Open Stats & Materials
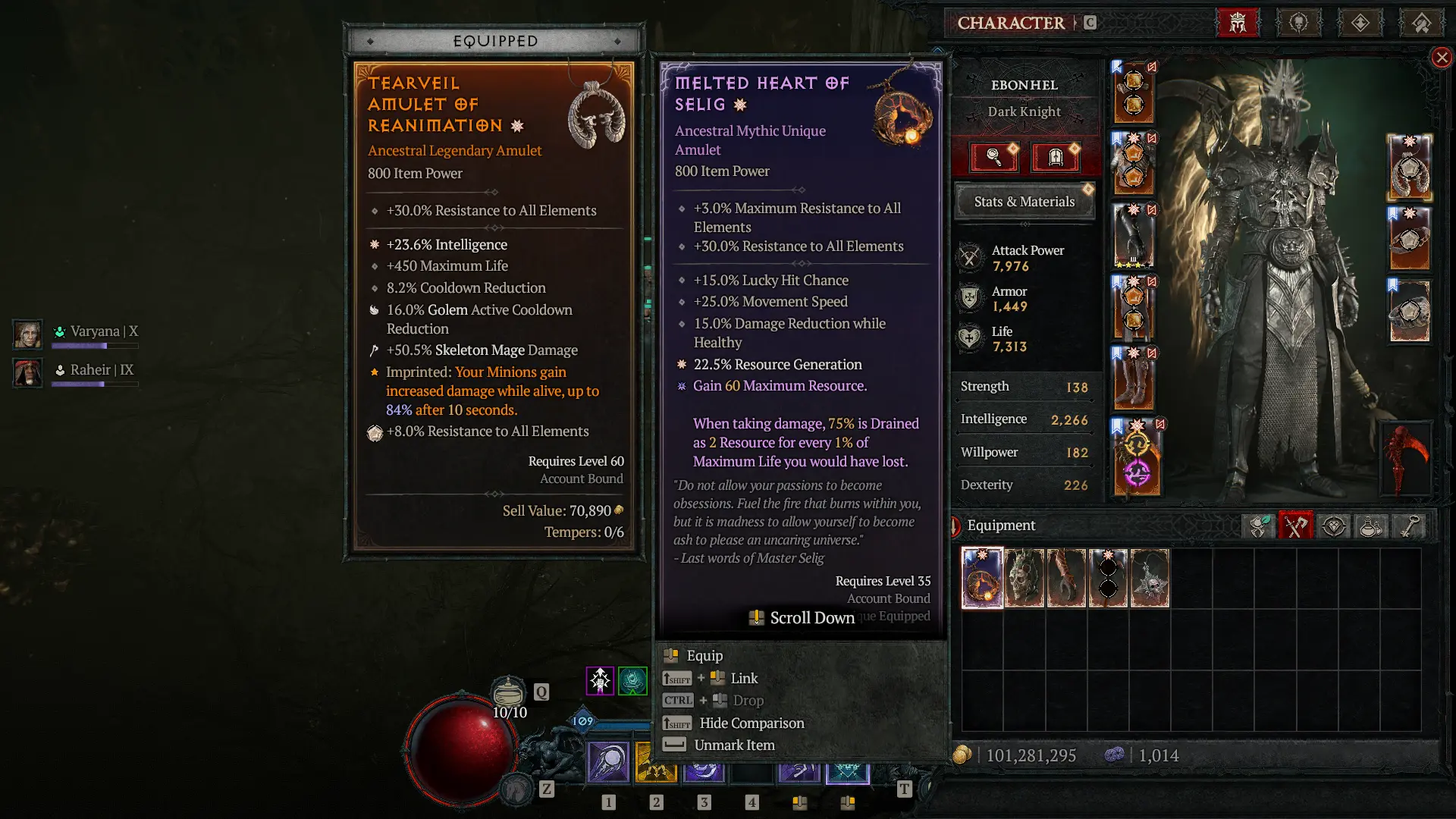Screen dimensions: 1456x819 pyautogui.click(x=1024, y=202)
